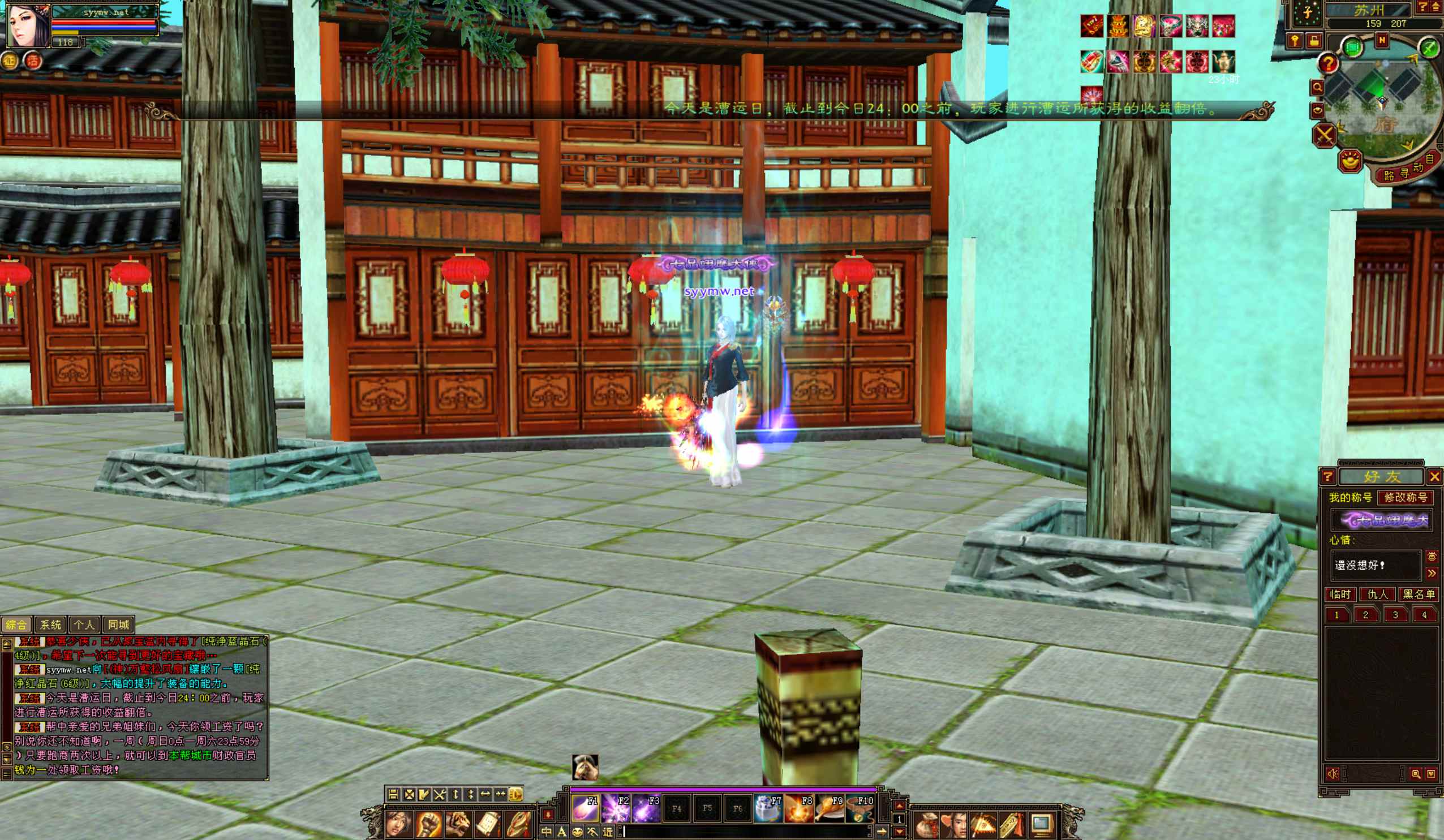Image resolution: width=1444 pixels, height=840 pixels.
Task: Click the minimap magnifier zoom button
Action: (x=1317, y=87)
